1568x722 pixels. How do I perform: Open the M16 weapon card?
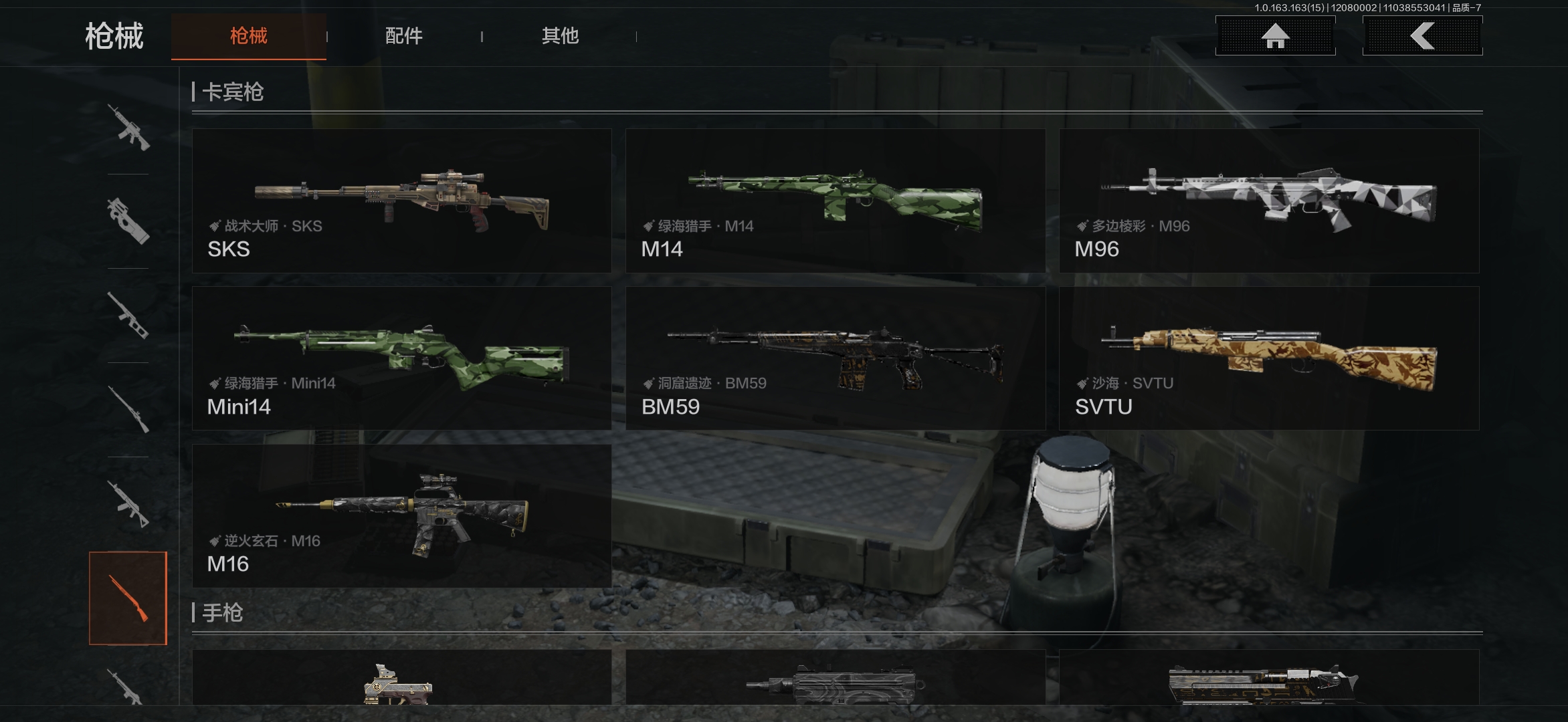pyautogui.click(x=401, y=516)
